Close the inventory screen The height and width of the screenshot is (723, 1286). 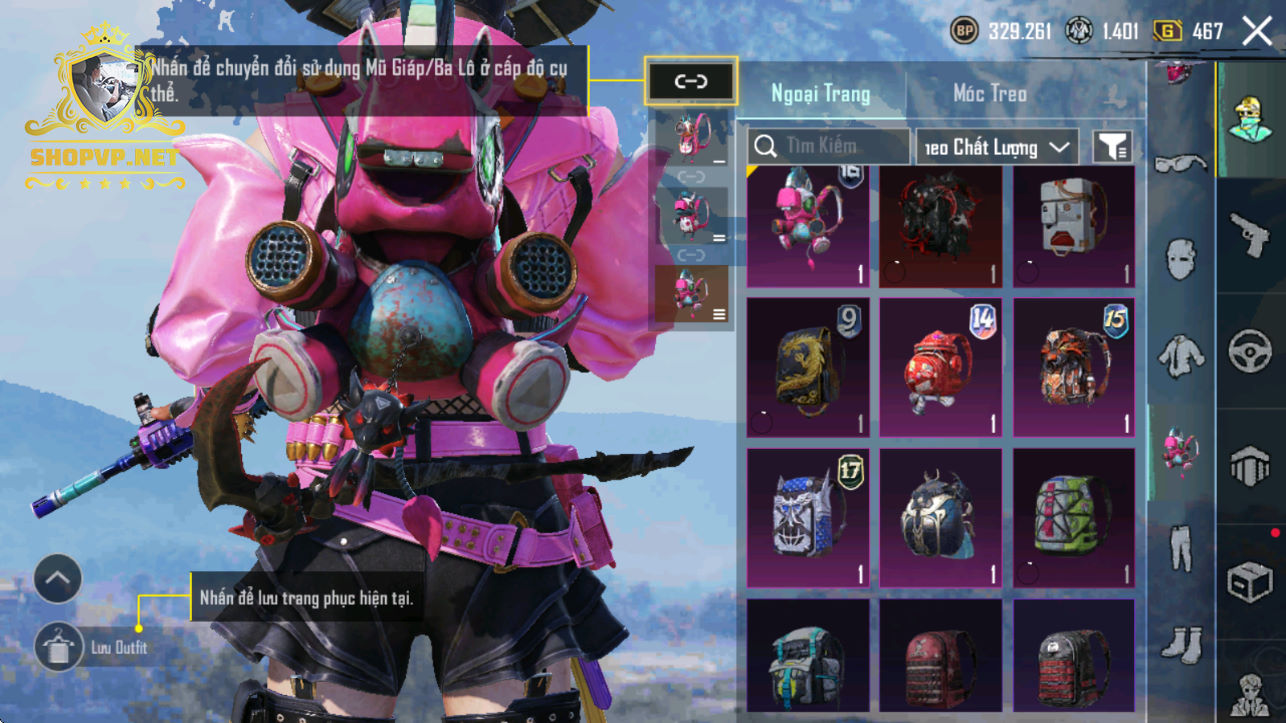point(1257,31)
